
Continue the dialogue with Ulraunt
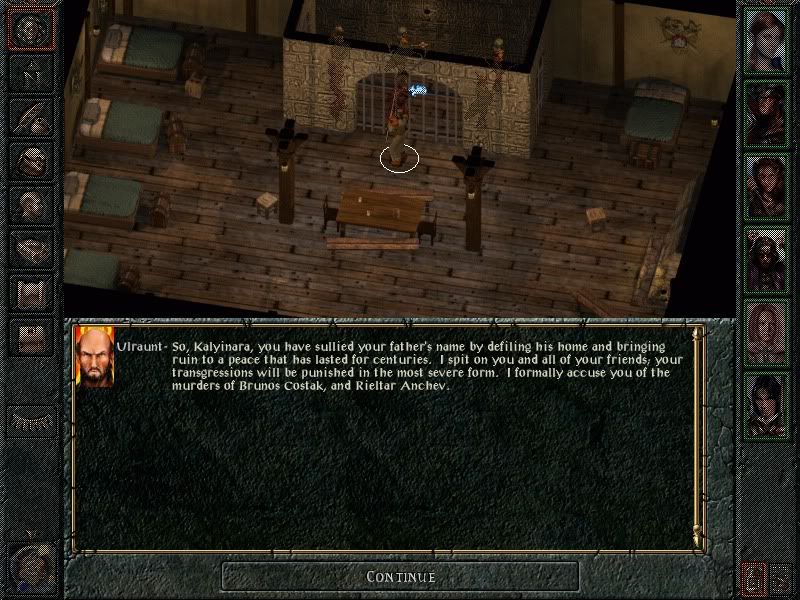tap(400, 576)
